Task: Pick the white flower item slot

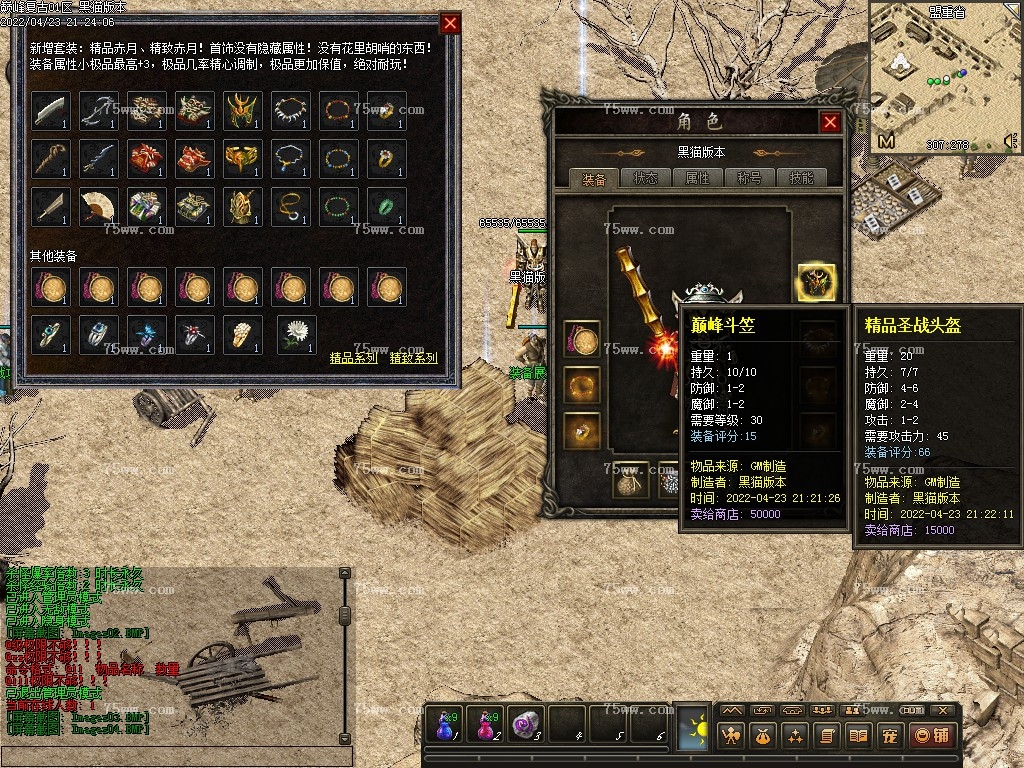Action: tap(296, 335)
